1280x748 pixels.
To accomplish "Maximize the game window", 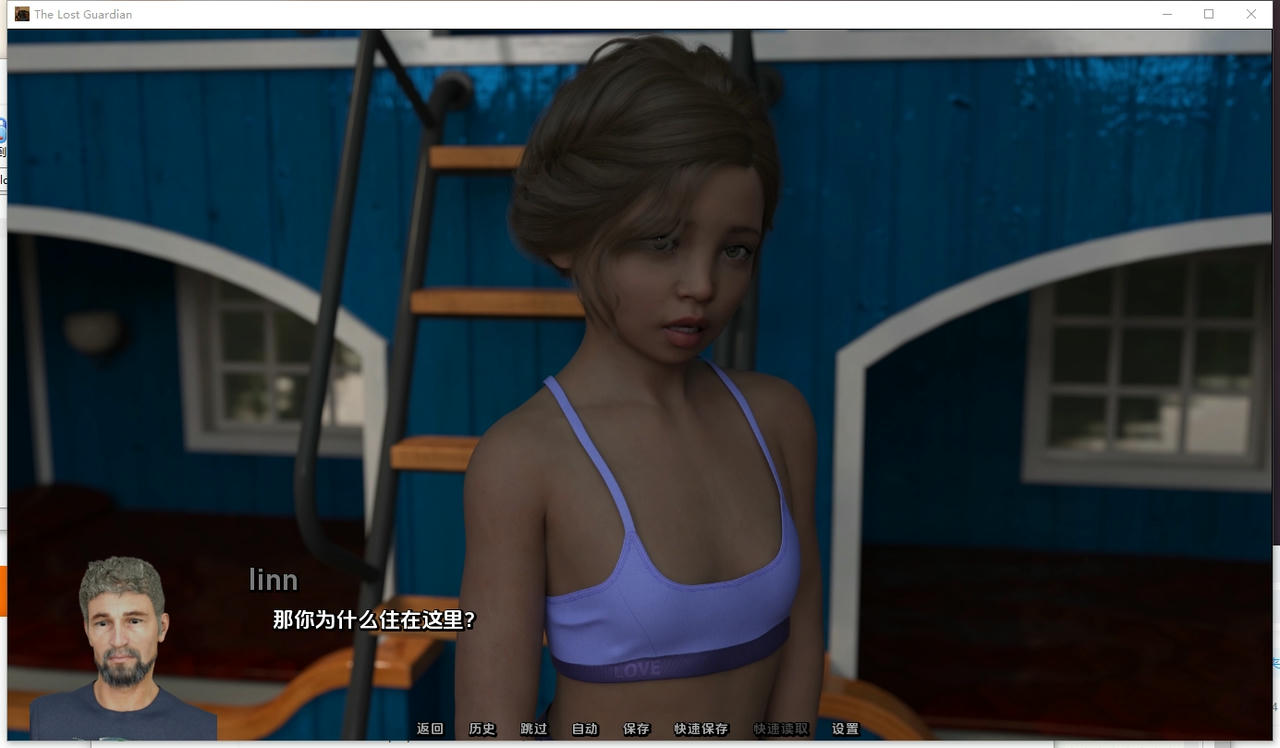I will [1209, 14].
